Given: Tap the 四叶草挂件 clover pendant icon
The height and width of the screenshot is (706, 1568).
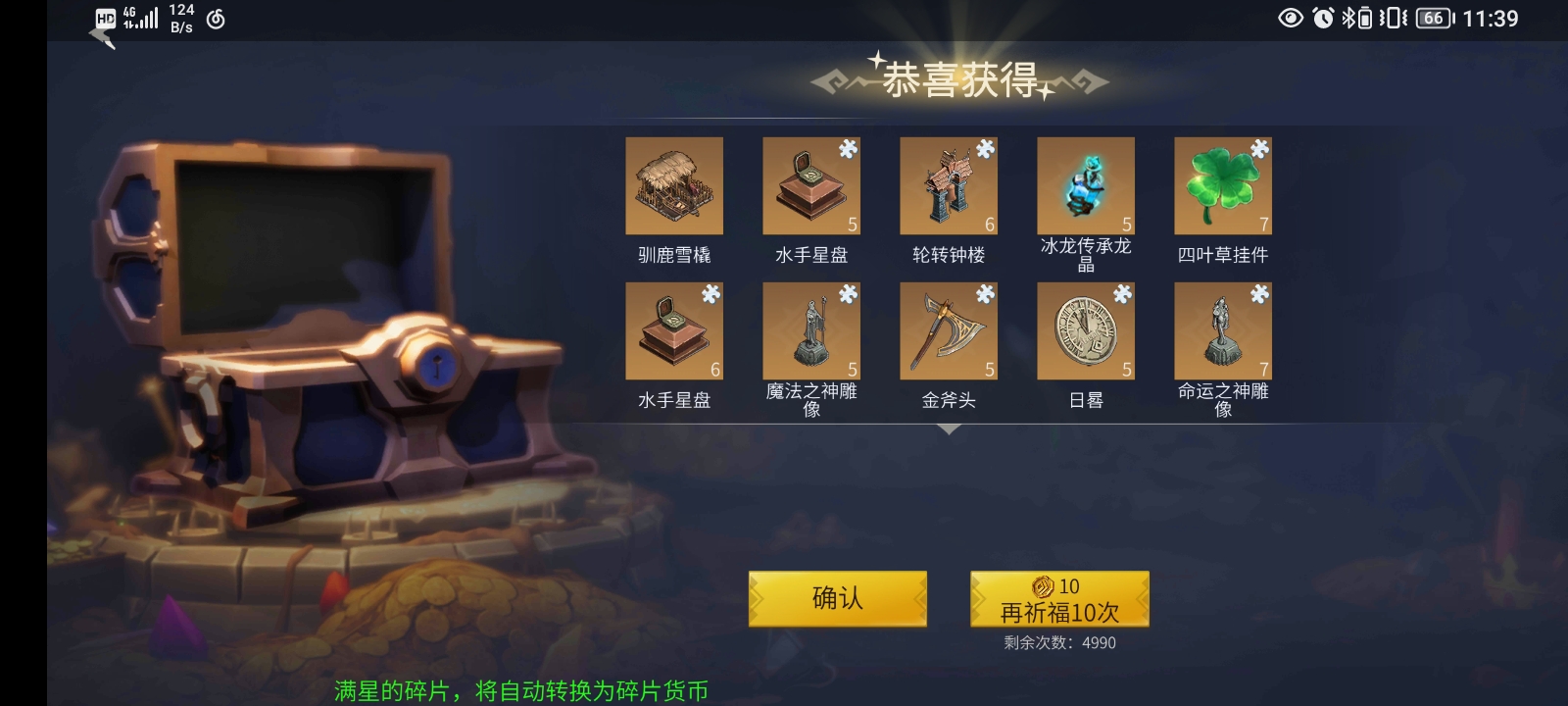Looking at the screenshot, I should tap(1223, 186).
